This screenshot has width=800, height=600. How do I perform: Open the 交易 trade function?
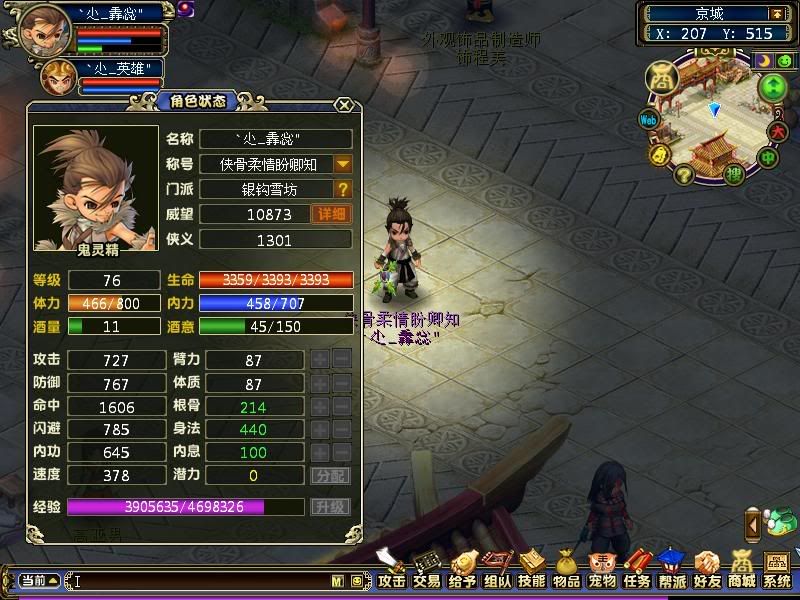pyautogui.click(x=427, y=571)
